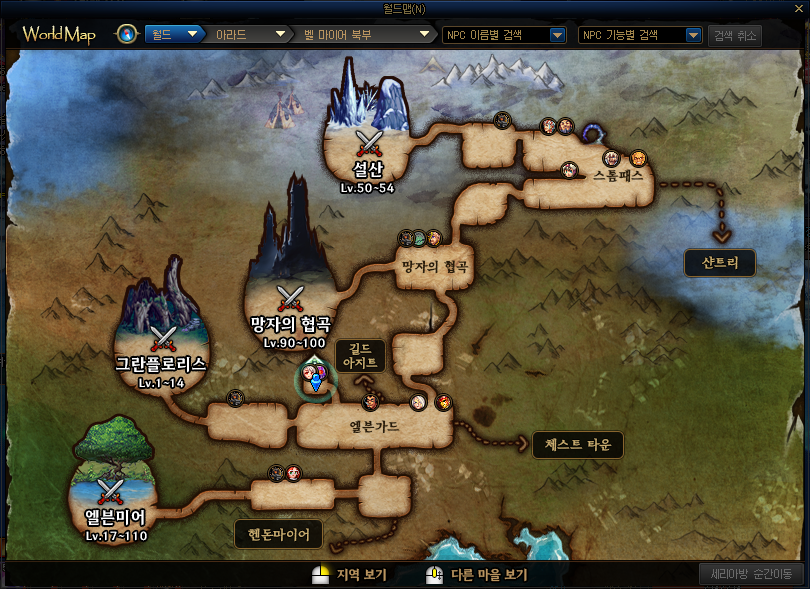Open the 길드 아지트 label
This screenshot has height=589, width=810.
357,355
